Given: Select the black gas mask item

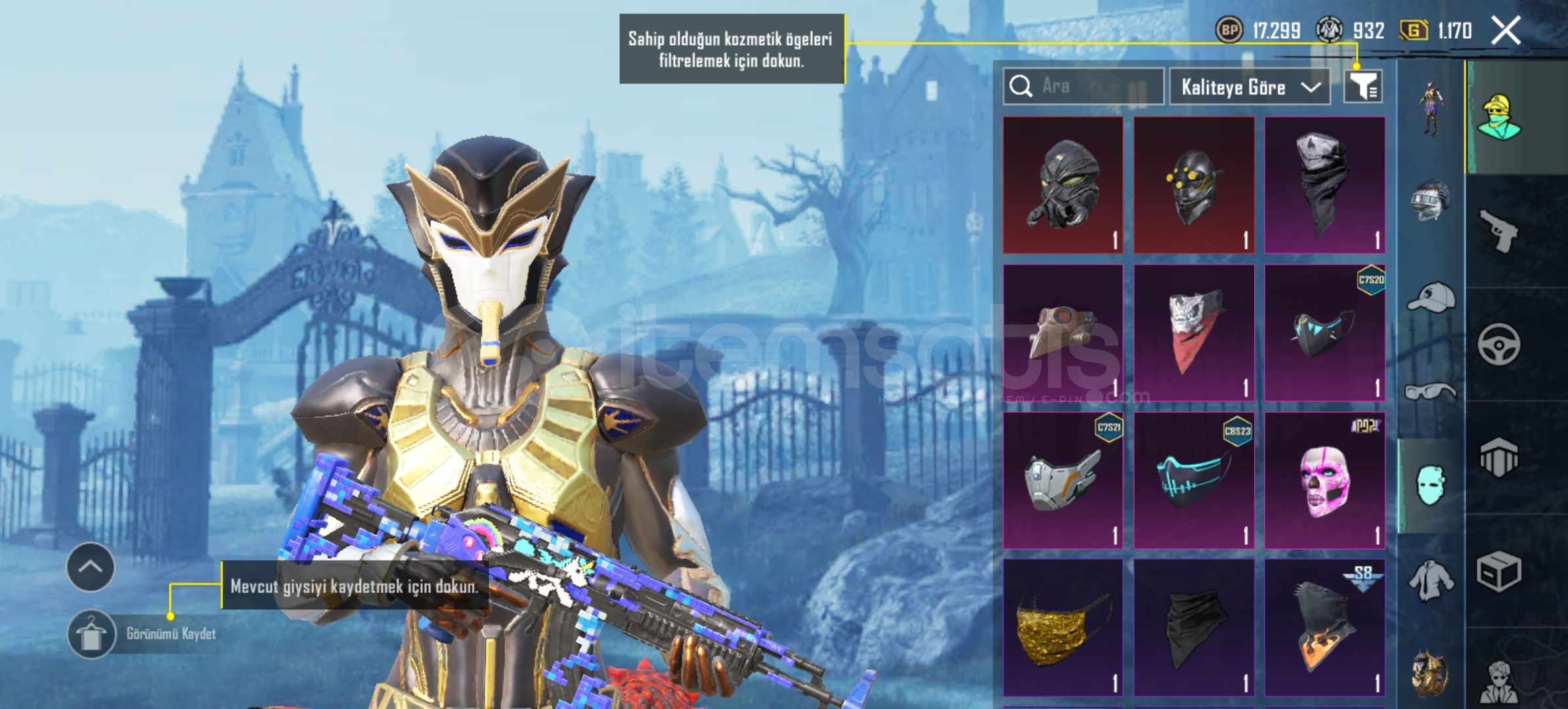Looking at the screenshot, I should tap(1063, 185).
